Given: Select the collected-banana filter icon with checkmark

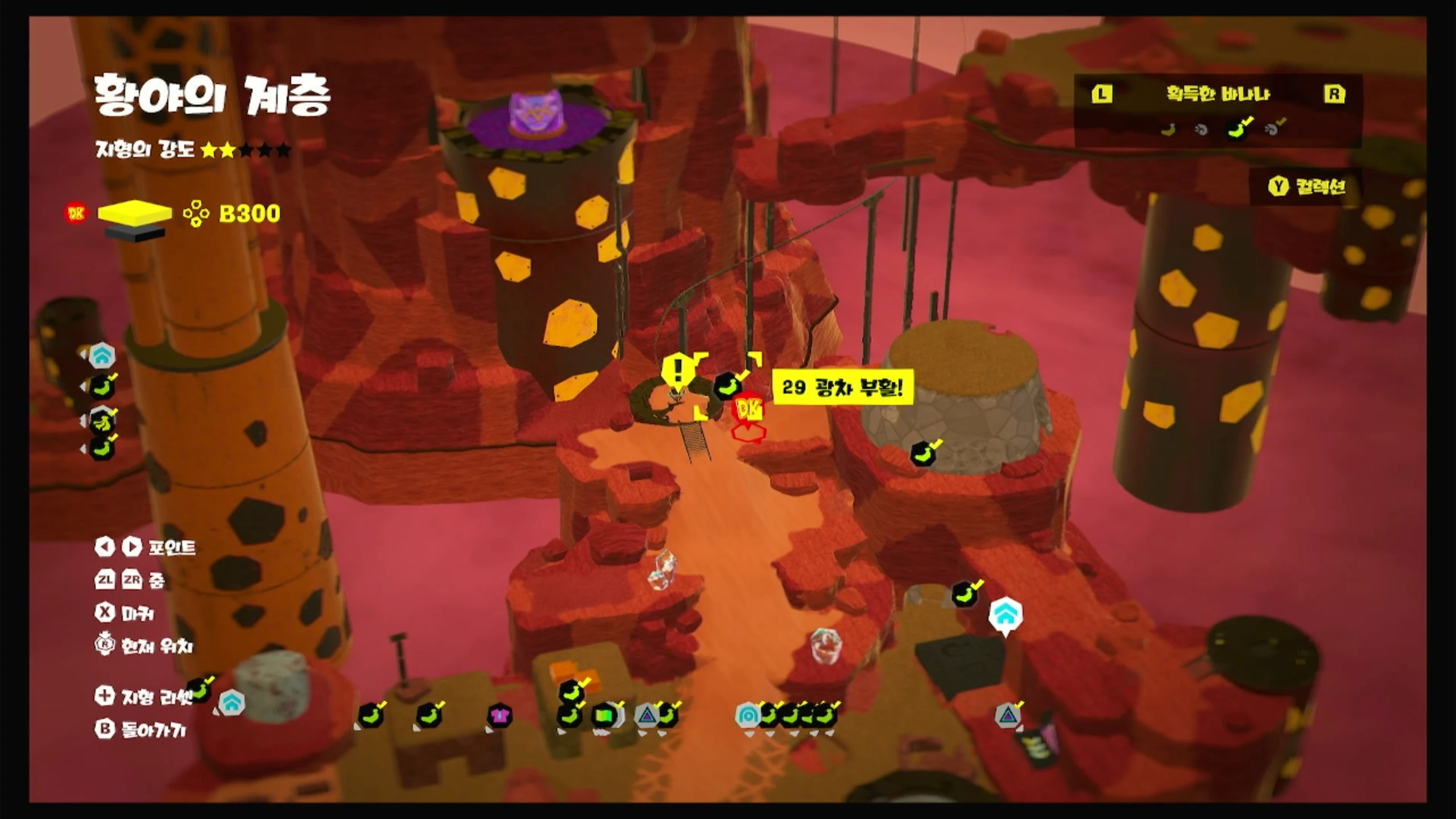Looking at the screenshot, I should click(x=1239, y=129).
